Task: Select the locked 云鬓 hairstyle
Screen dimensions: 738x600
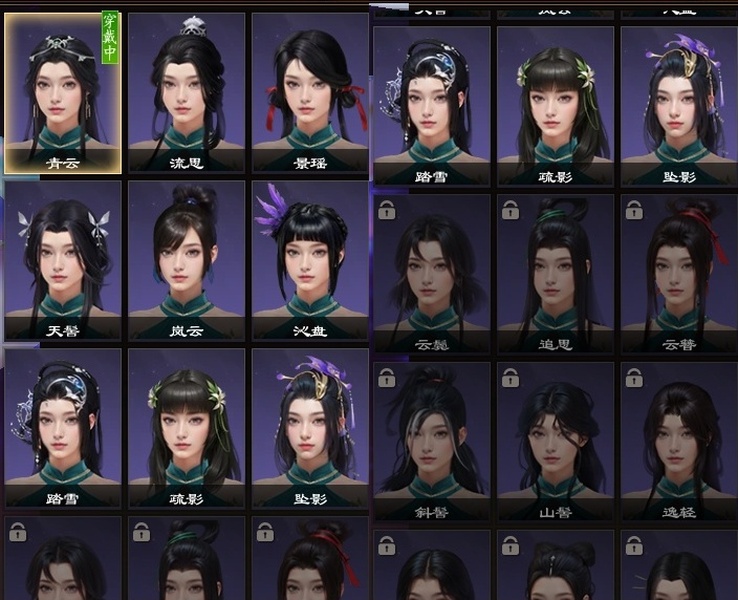Action: tap(432, 272)
